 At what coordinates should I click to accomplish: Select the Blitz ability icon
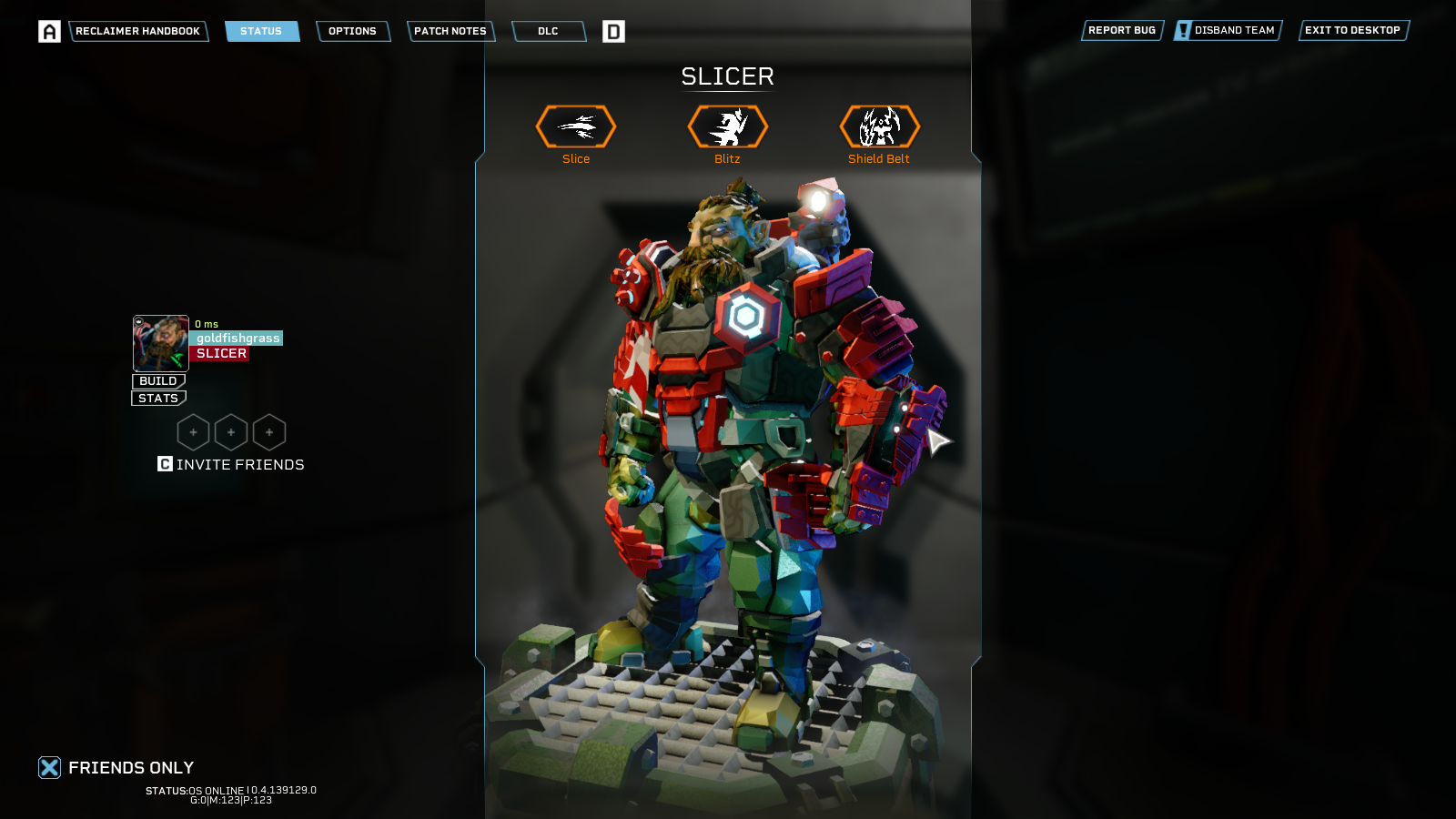pyautogui.click(x=728, y=126)
